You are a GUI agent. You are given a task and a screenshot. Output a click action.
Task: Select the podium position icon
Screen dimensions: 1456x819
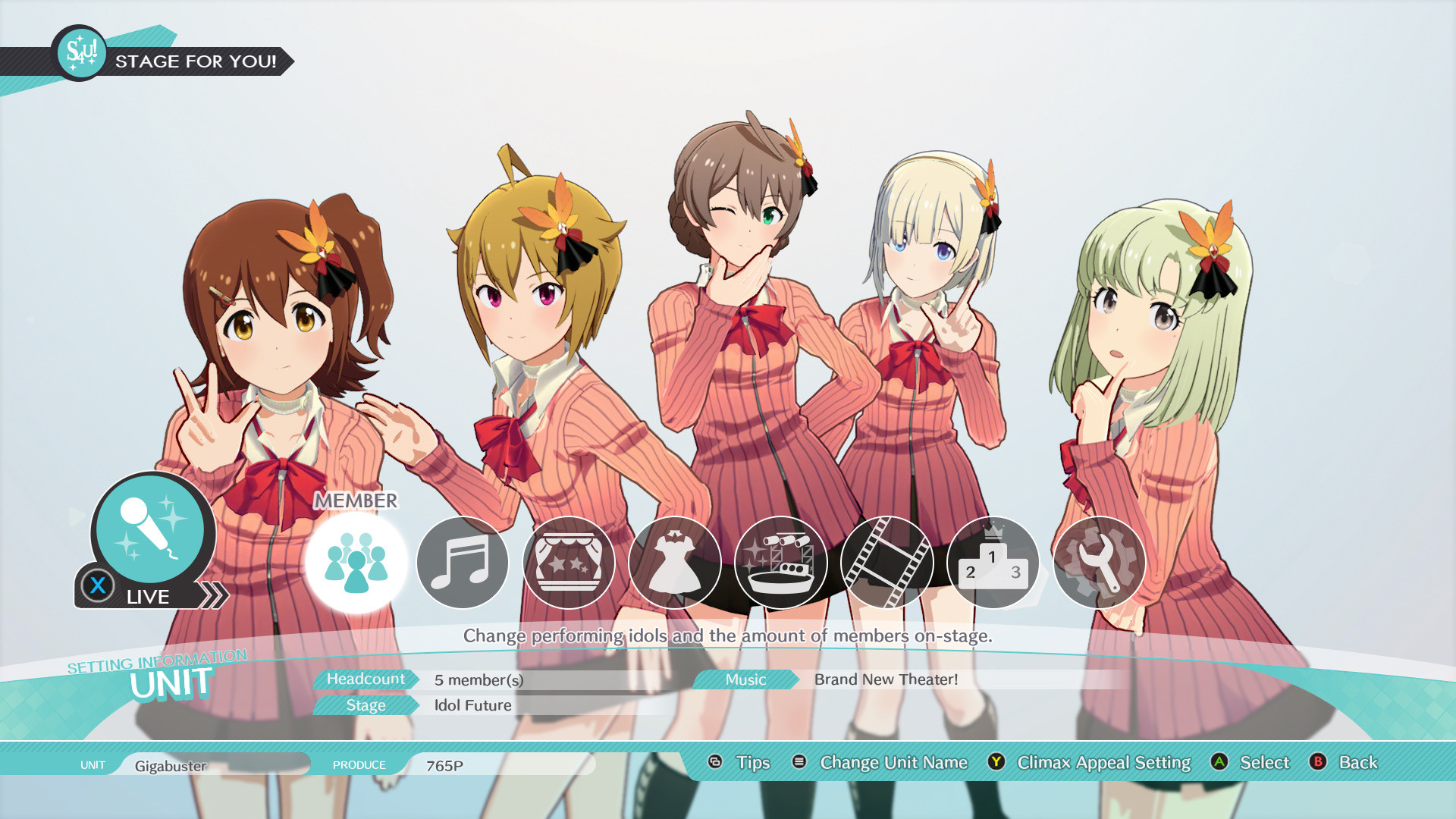click(993, 564)
